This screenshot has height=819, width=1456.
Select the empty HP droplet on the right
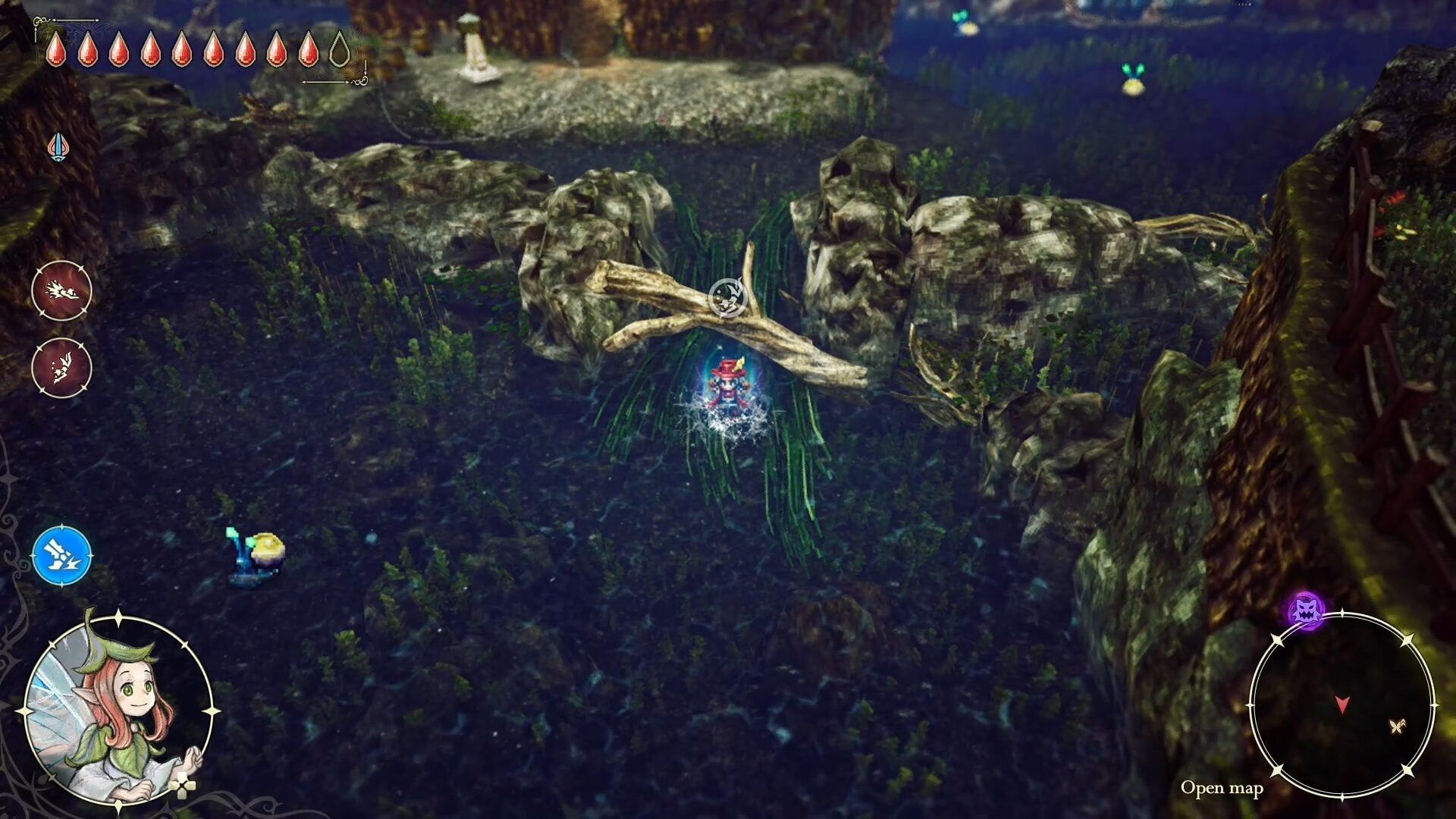click(340, 53)
